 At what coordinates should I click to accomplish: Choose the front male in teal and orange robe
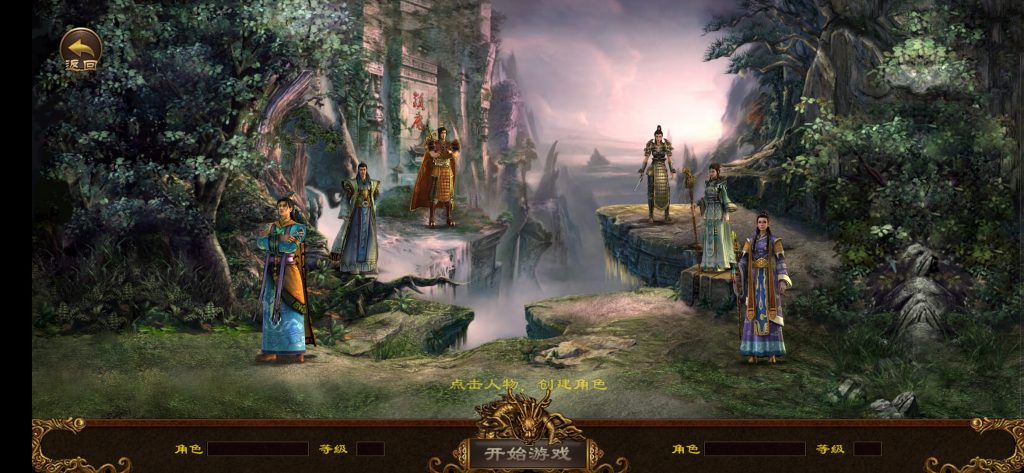282,280
